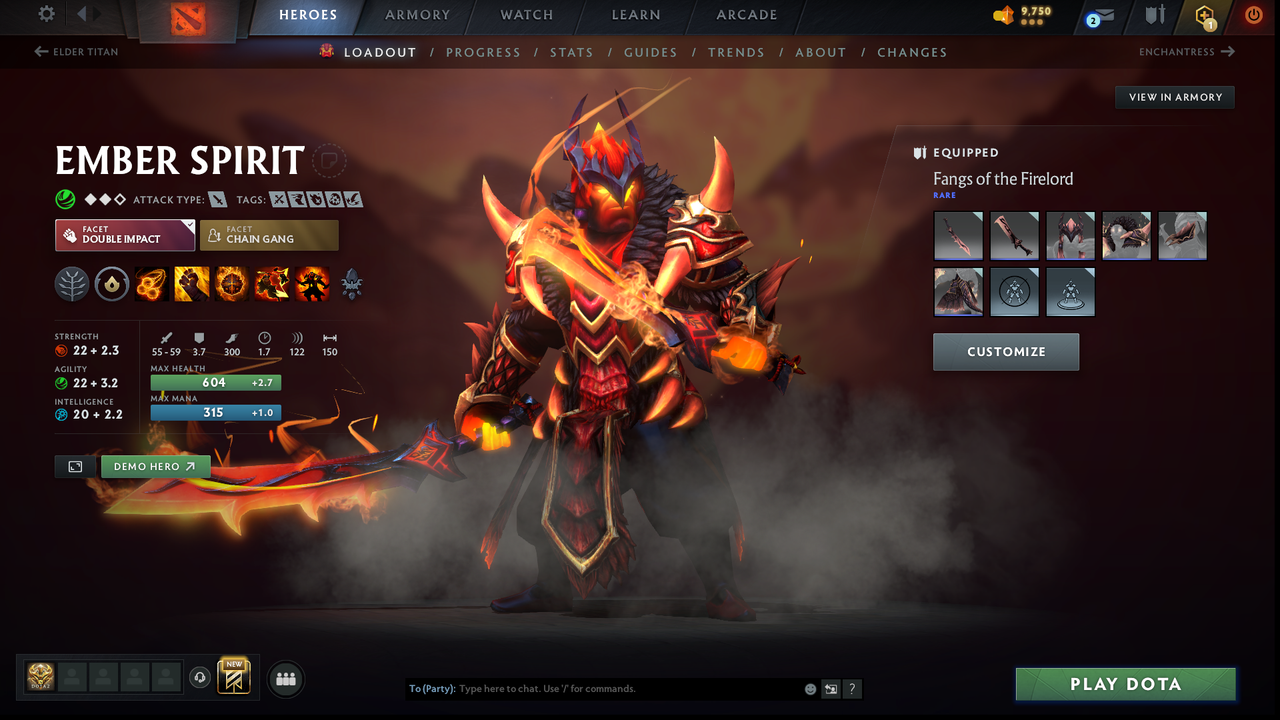
Task: Open the settings gear icon
Action: 45,14
